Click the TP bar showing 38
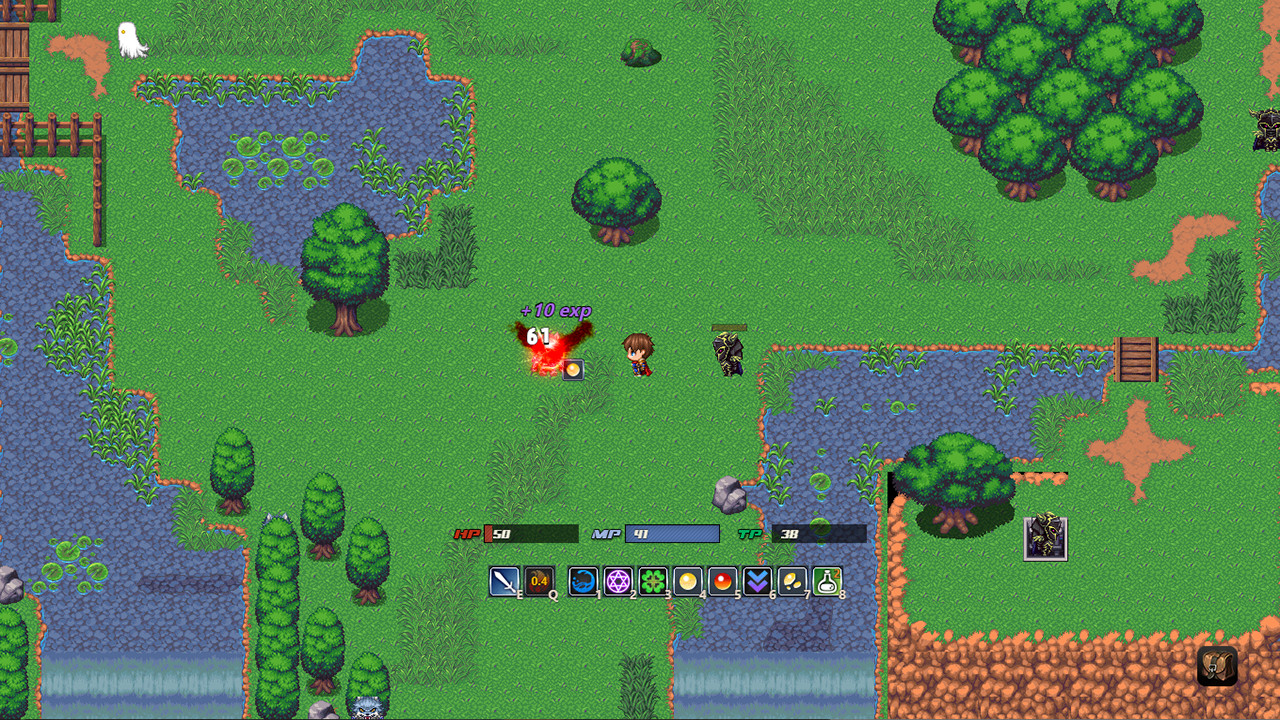The image size is (1280, 720). tap(815, 534)
